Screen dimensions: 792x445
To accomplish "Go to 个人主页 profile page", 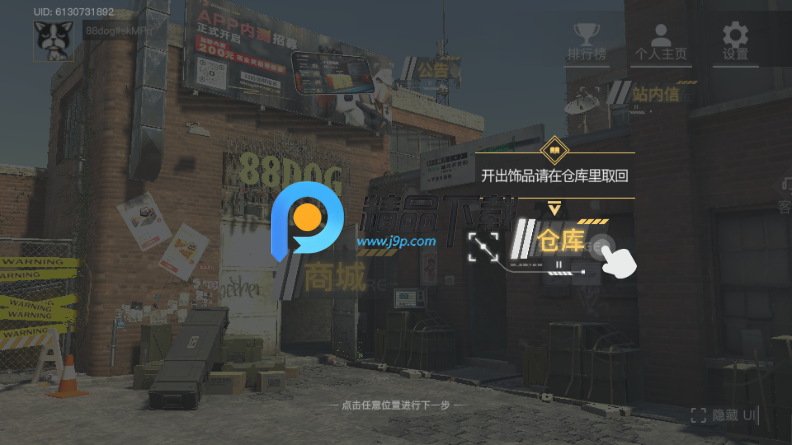I will tap(660, 42).
